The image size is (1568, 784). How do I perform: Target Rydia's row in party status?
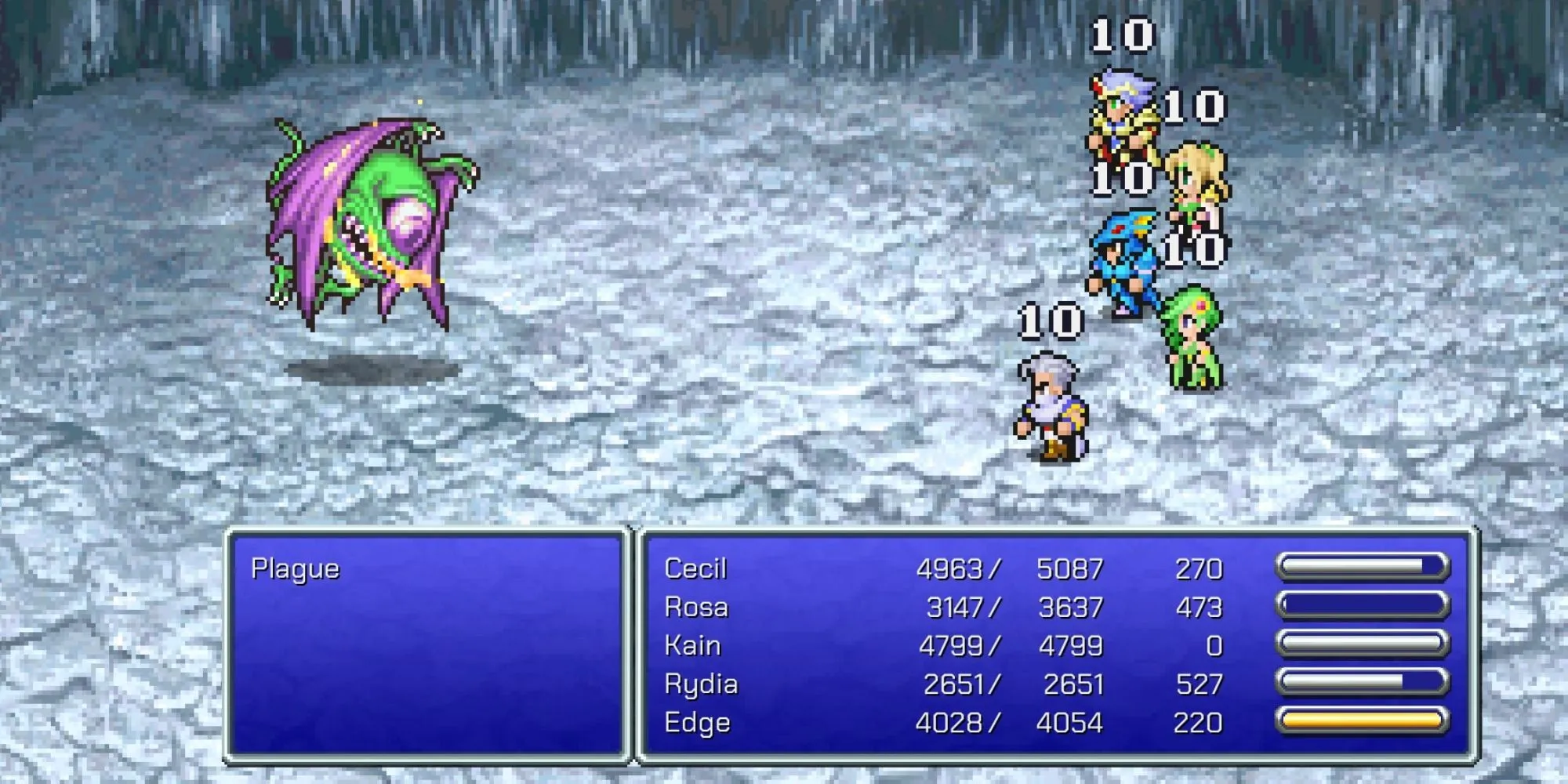click(701, 684)
